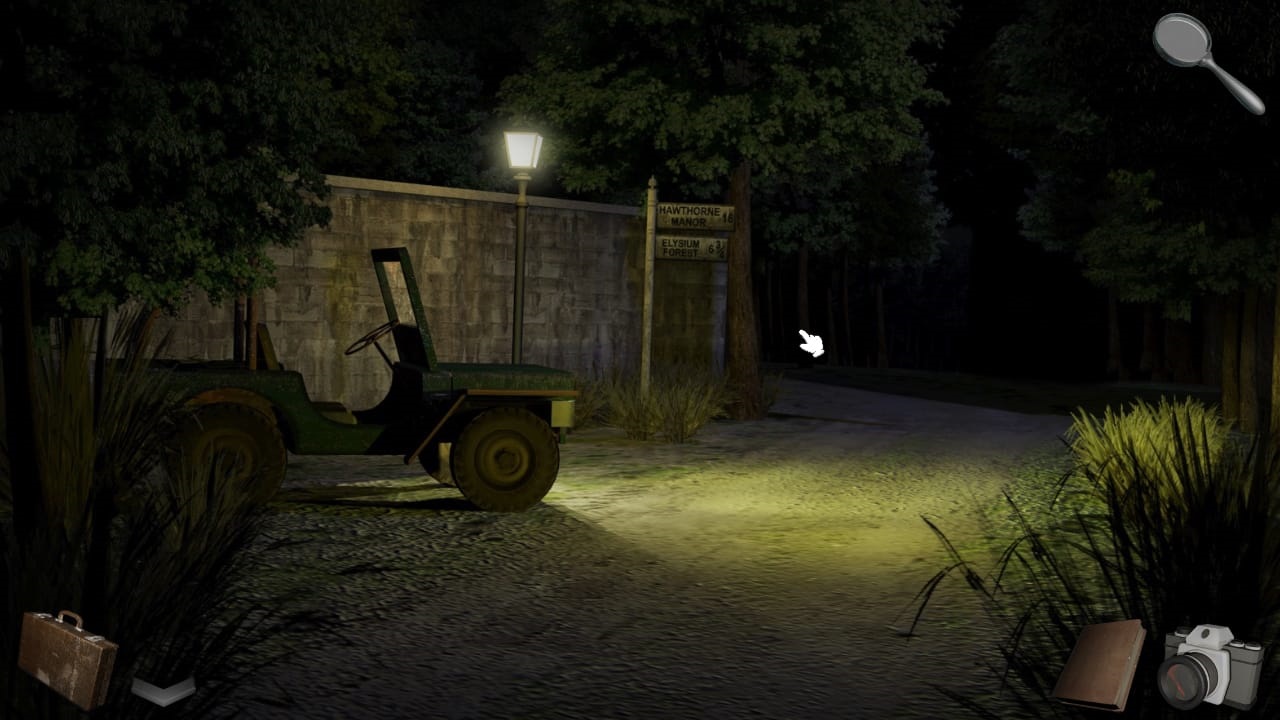This screenshot has height=720, width=1280.
Task: Click the red stripe on the camera lens
Action: [x=1176, y=681]
